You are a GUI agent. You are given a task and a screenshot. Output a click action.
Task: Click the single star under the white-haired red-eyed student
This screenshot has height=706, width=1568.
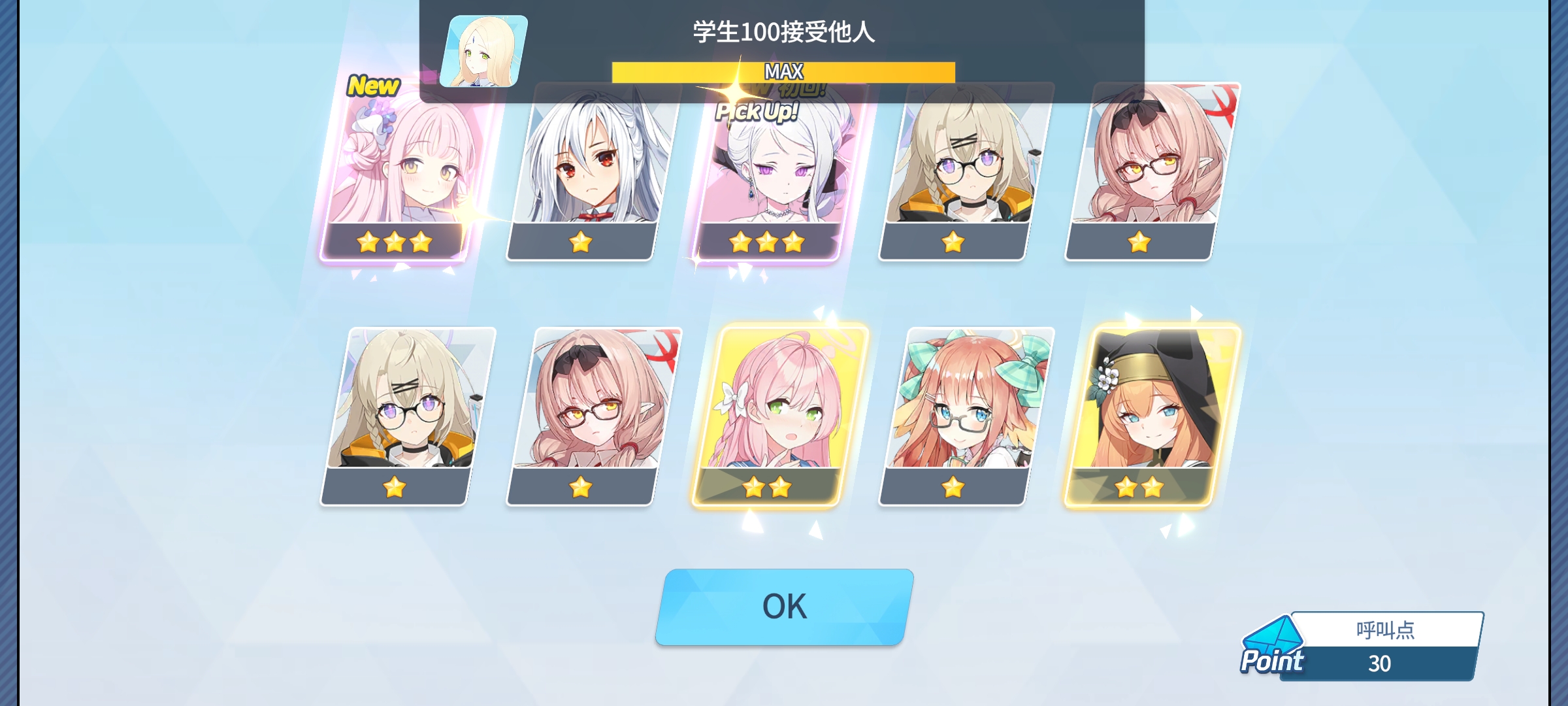tap(581, 244)
